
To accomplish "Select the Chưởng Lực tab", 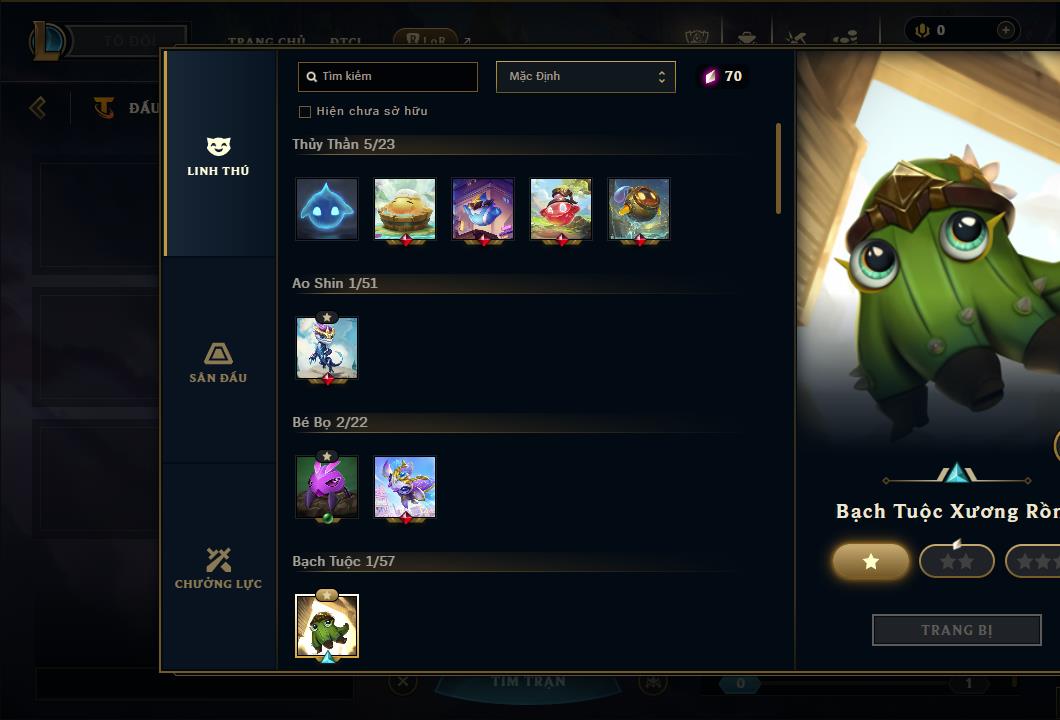I will [218, 569].
